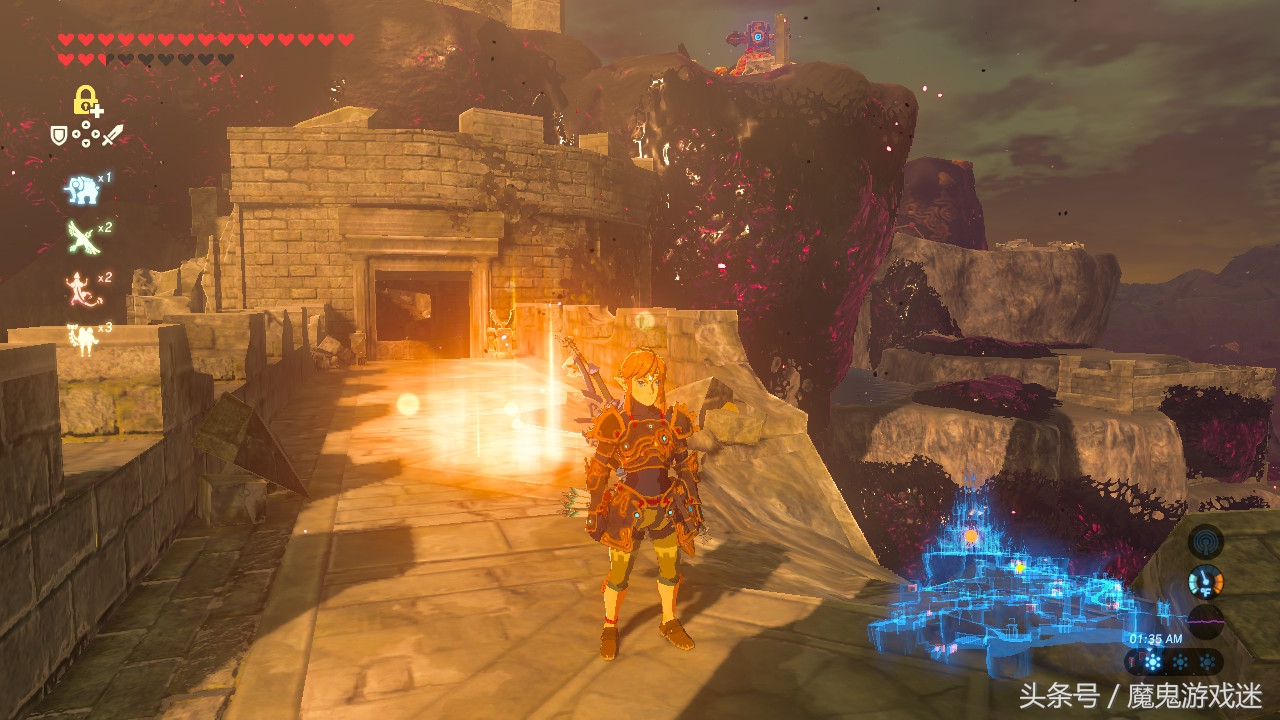Activate Mipha's Grace elephant ability icon

point(82,188)
